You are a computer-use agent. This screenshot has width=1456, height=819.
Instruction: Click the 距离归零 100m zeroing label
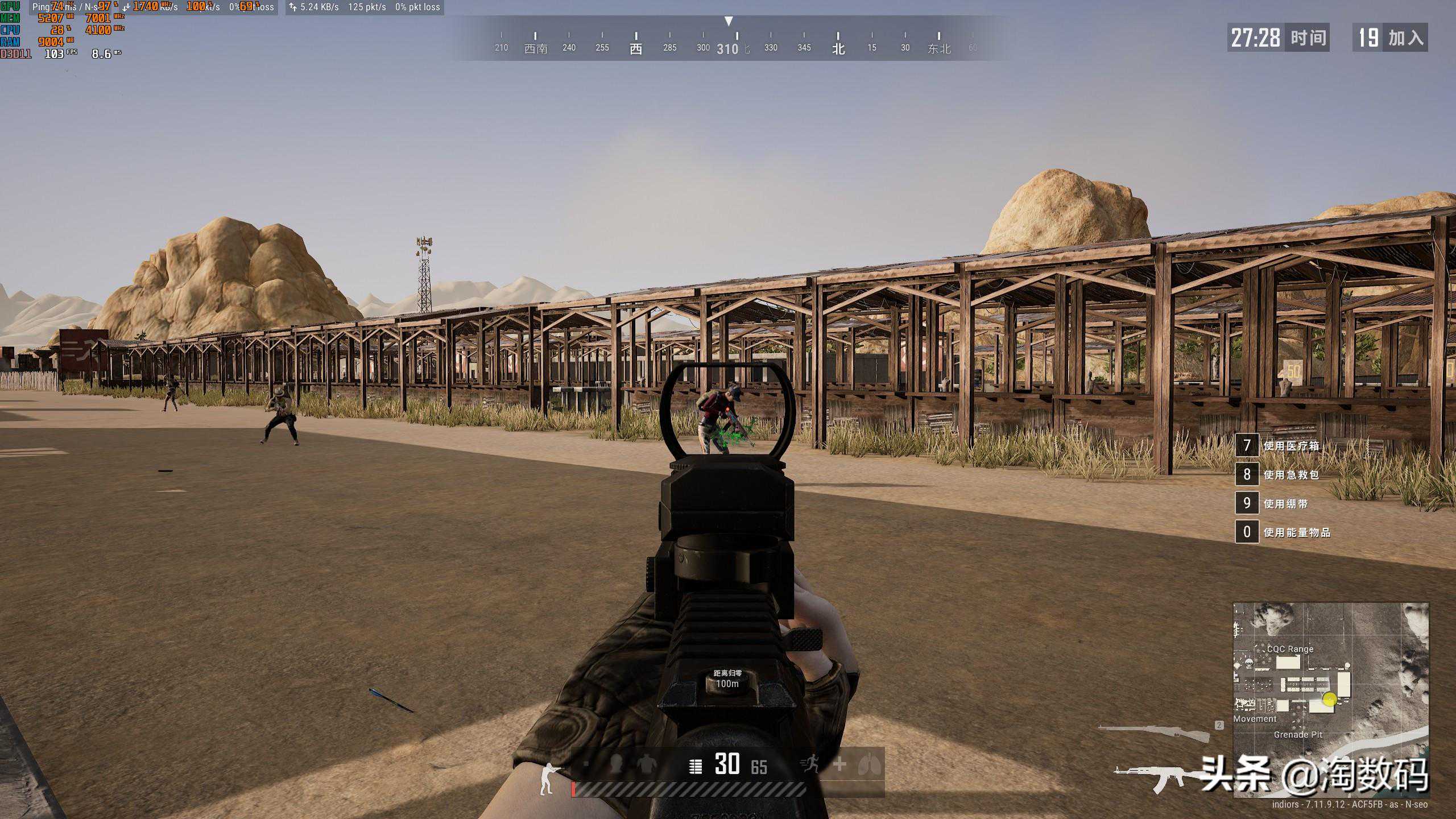point(727,679)
